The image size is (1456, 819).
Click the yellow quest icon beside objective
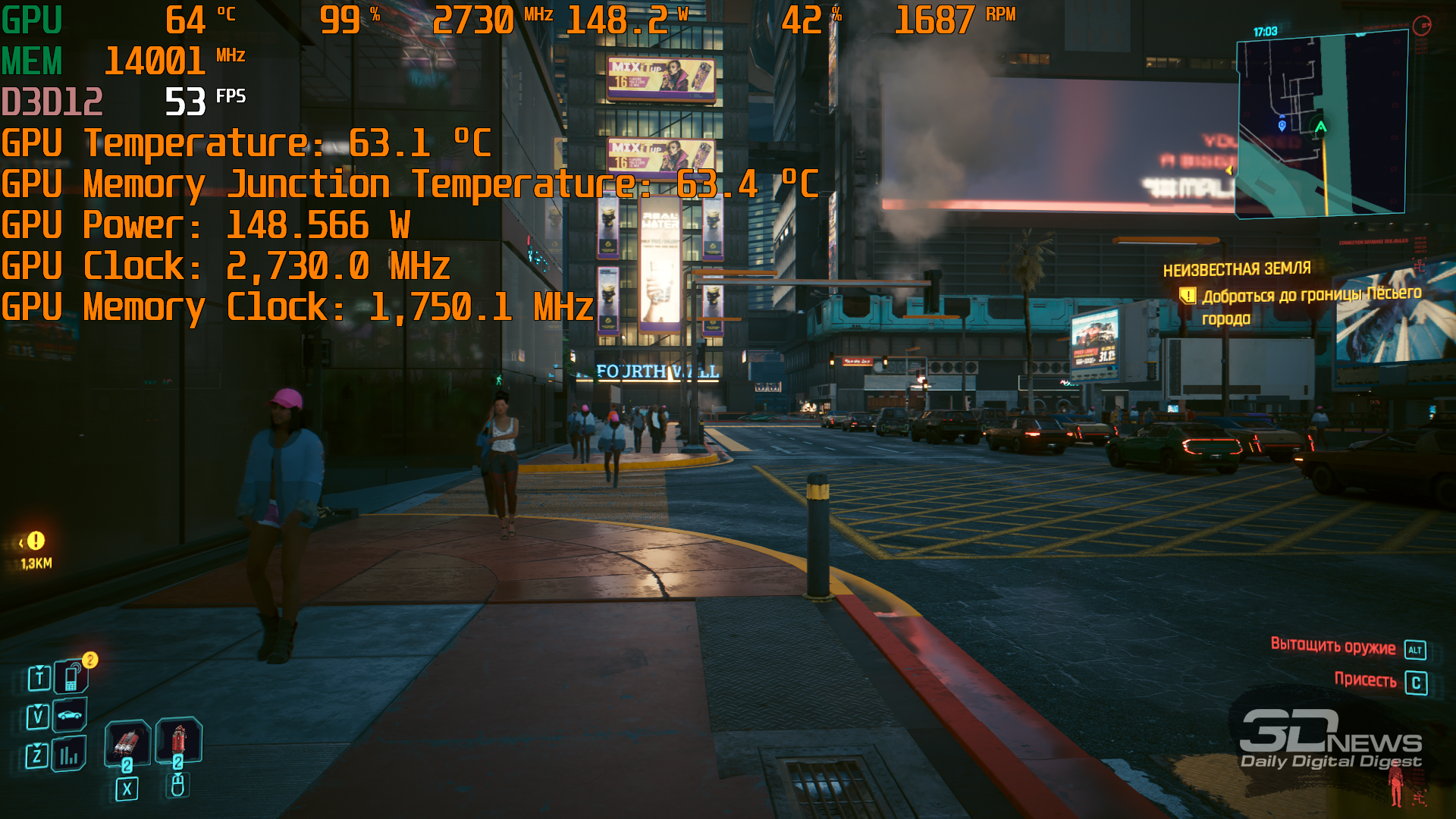[x=1187, y=296]
